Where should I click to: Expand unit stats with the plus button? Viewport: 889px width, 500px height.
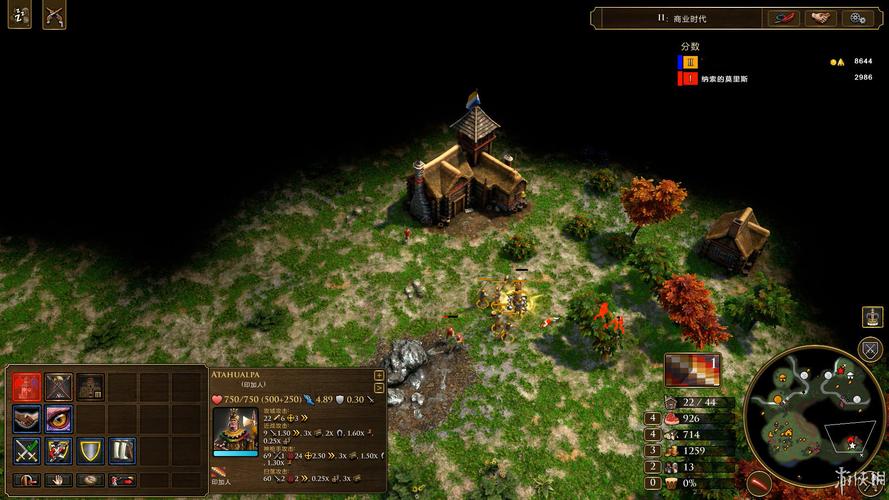pyautogui.click(x=378, y=376)
